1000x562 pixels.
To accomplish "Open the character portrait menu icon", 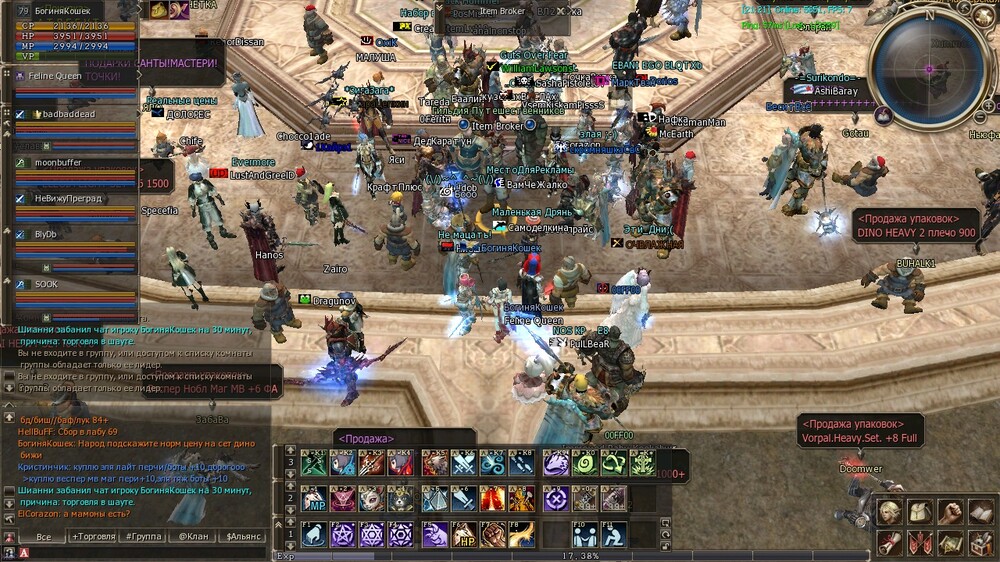I will pyautogui.click(x=889, y=512).
